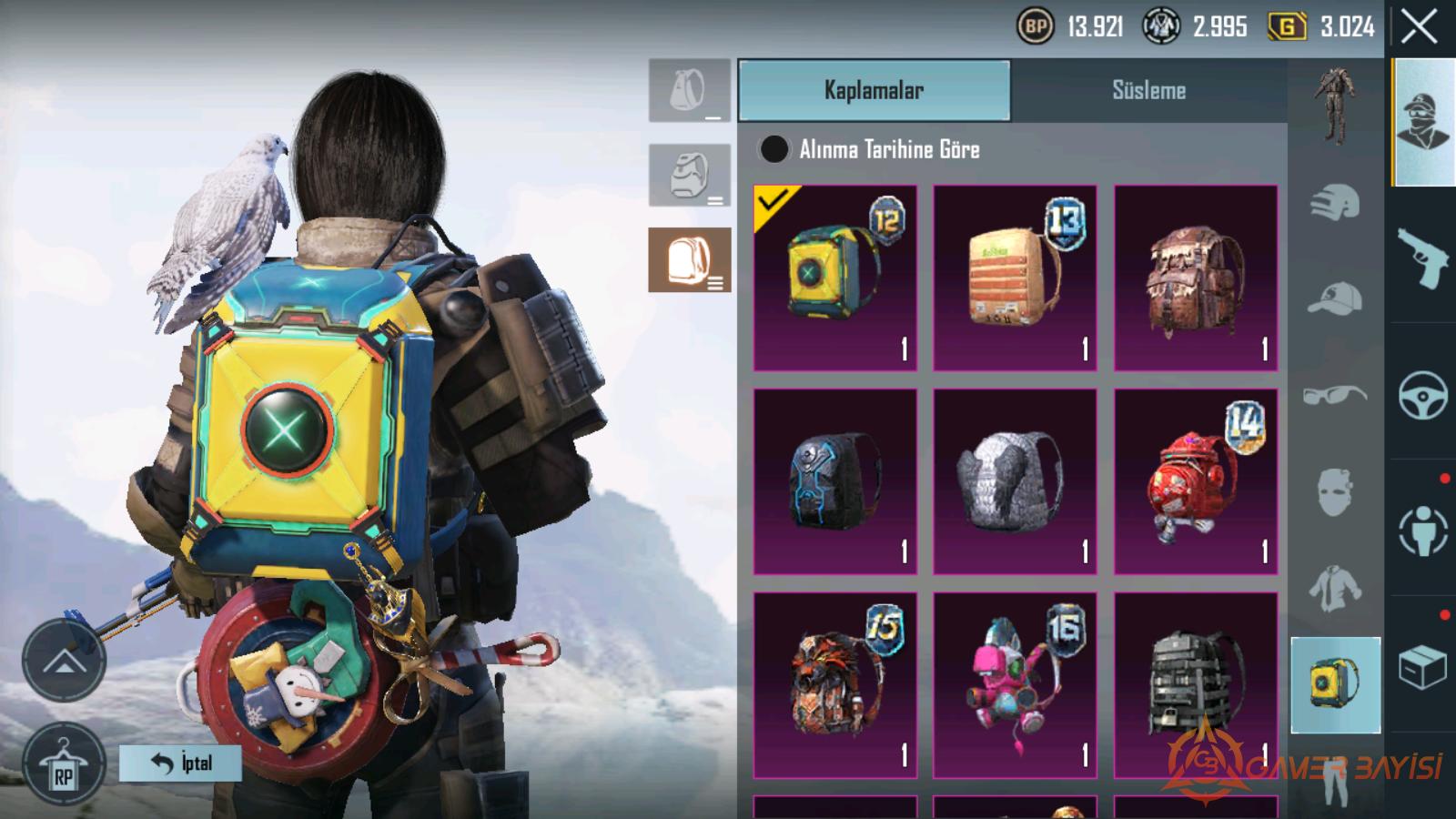Pick the black and blue glowing backpack
The height and width of the screenshot is (819, 1456).
pyautogui.click(x=835, y=481)
